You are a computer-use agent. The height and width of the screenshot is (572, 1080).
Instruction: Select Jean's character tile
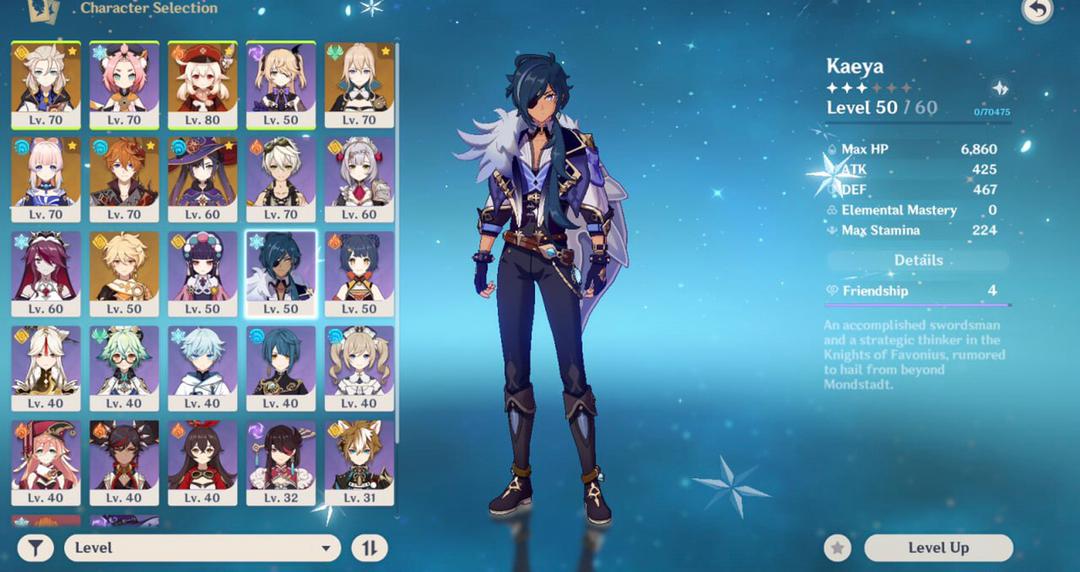(359, 84)
